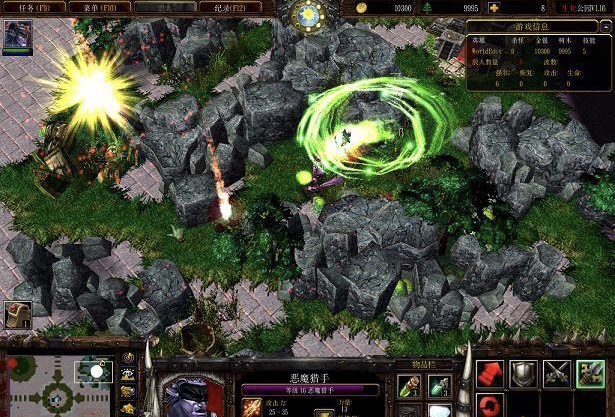Select the hero portrait icon at top-left
615x417 pixels.
point(17,35)
